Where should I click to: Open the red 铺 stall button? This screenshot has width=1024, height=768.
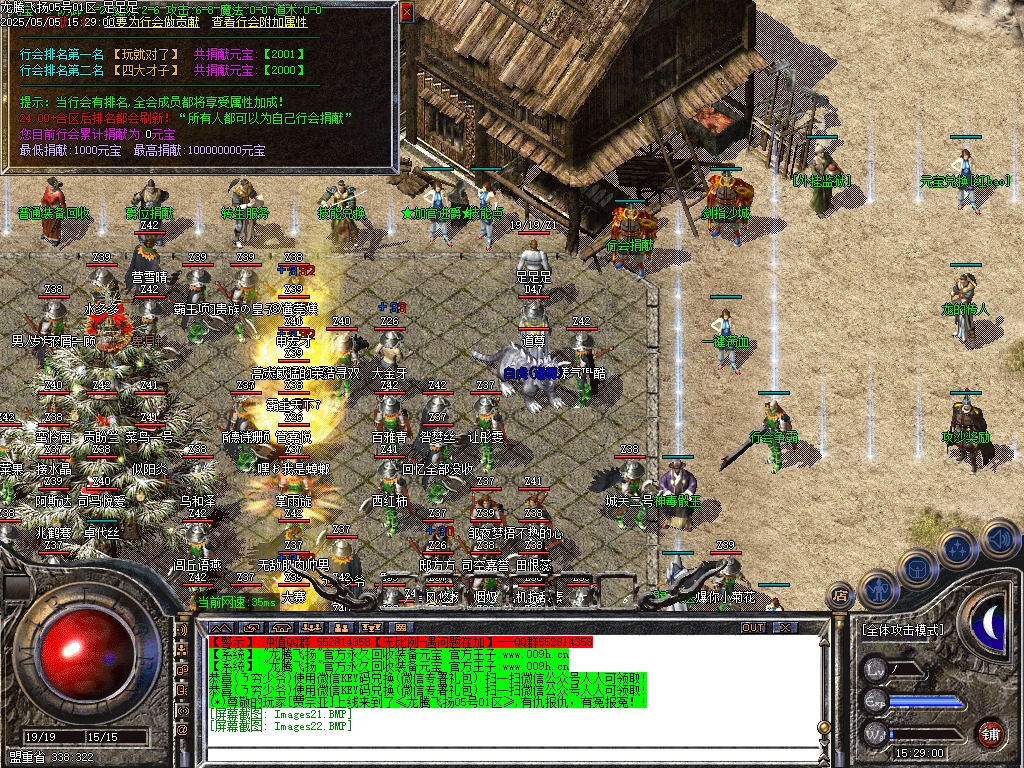click(991, 732)
